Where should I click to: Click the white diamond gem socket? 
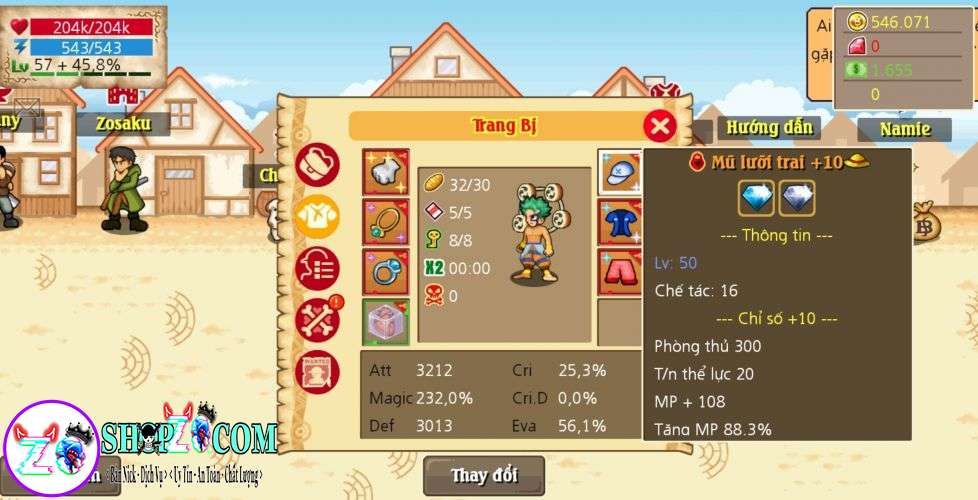pyautogui.click(x=797, y=198)
